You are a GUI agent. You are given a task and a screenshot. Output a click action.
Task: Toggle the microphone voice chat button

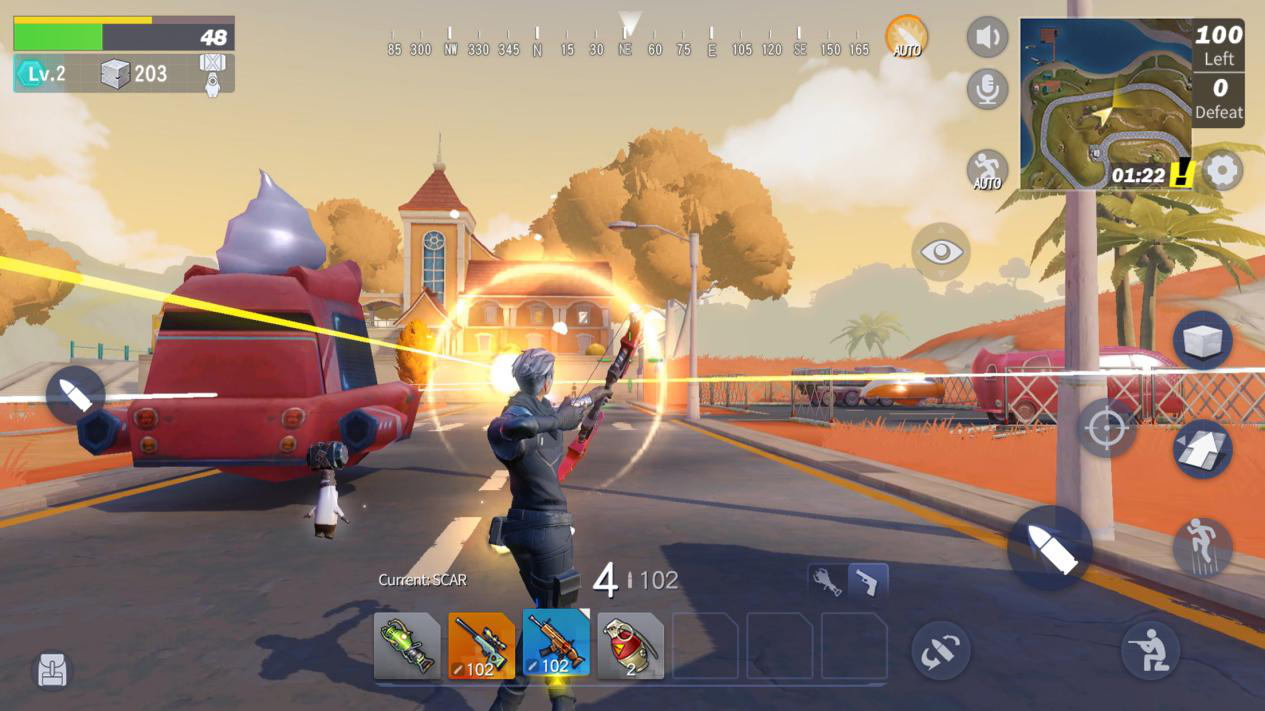tap(987, 90)
